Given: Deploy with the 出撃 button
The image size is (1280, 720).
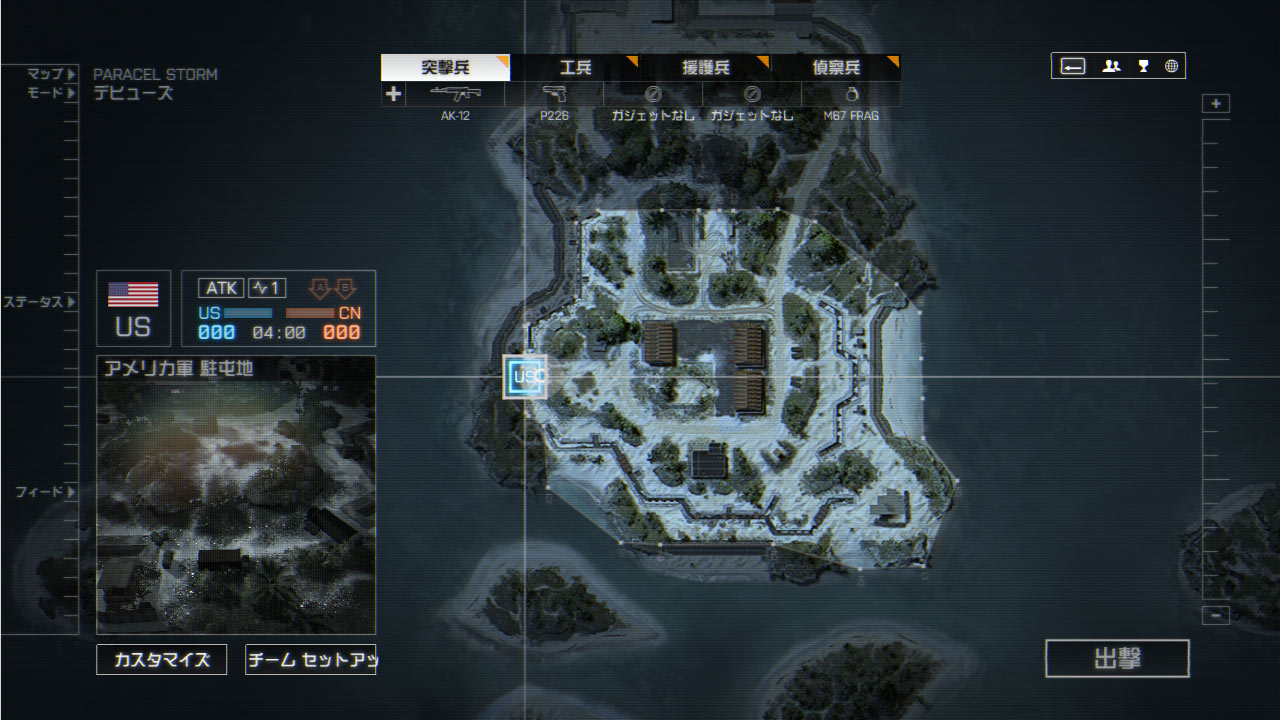Looking at the screenshot, I should tap(1117, 659).
